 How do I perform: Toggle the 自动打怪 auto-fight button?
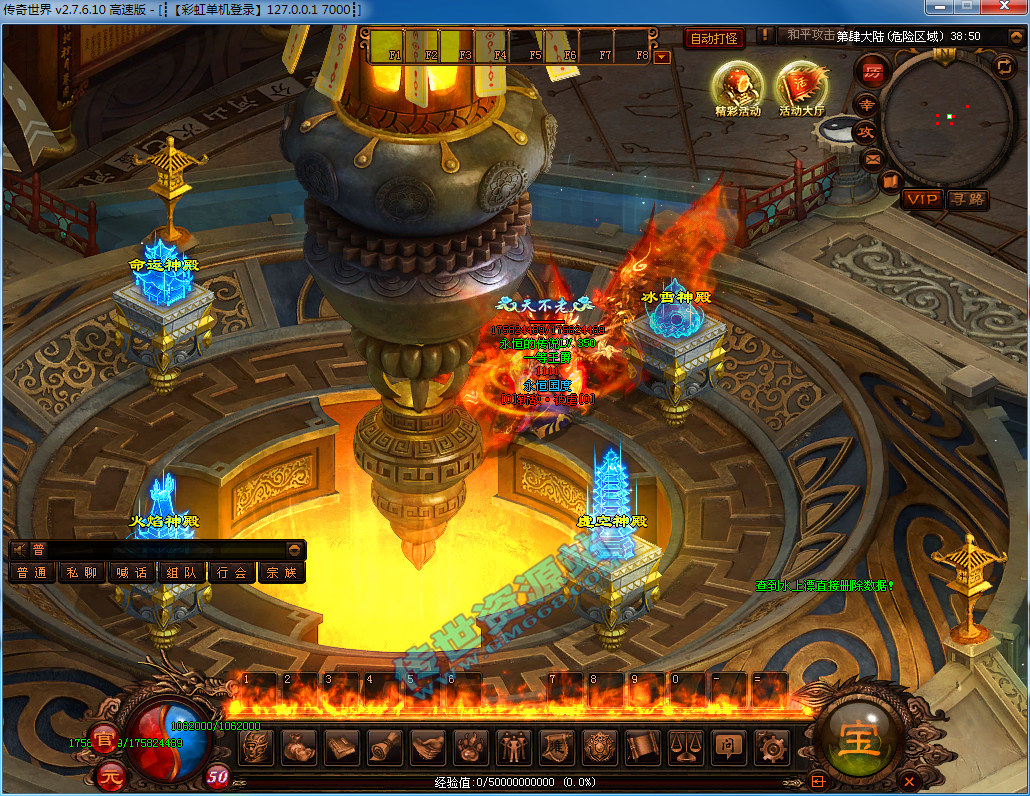click(715, 39)
